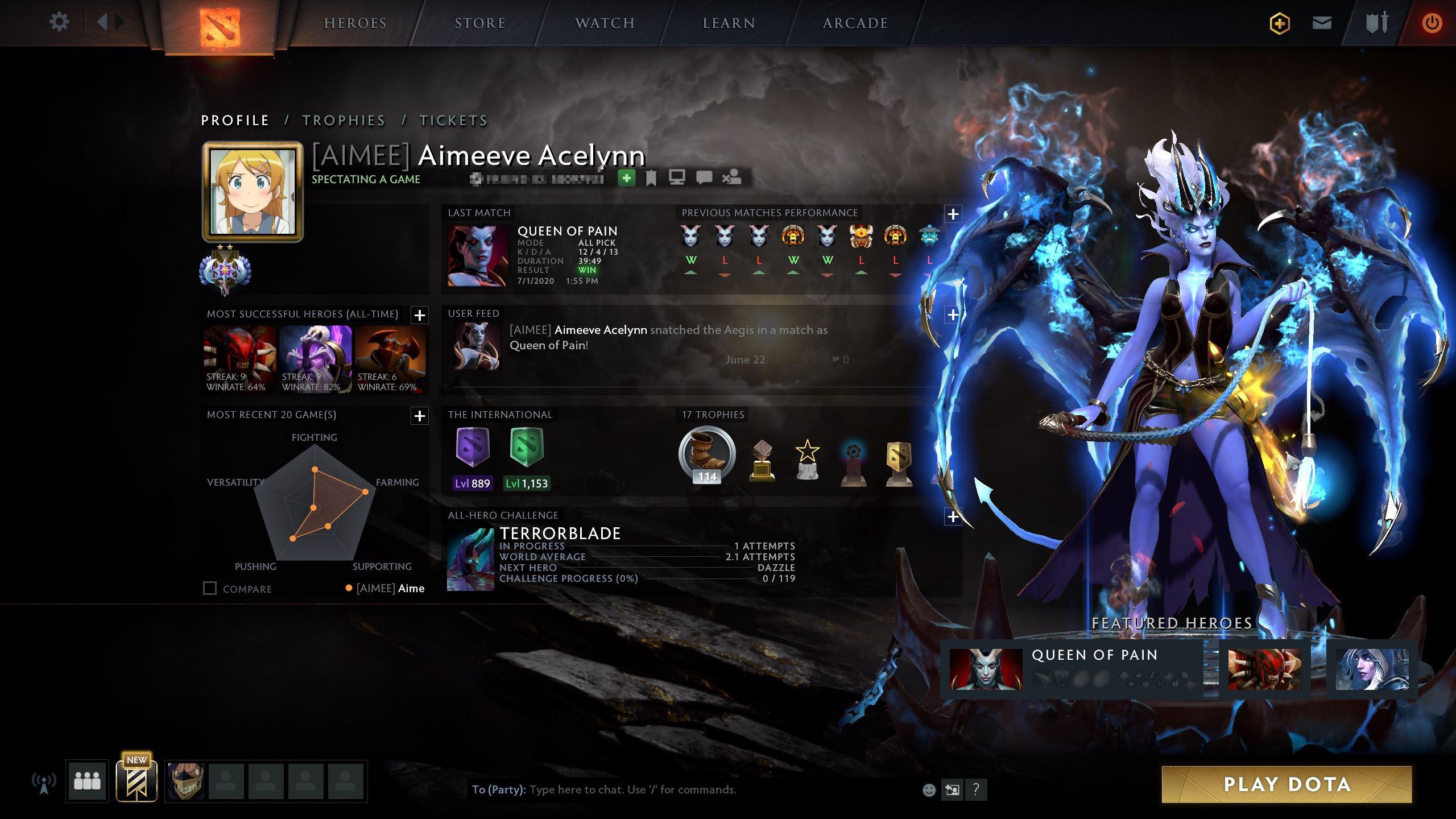Open the Learn menu
The height and width of the screenshot is (819, 1456).
729,23
